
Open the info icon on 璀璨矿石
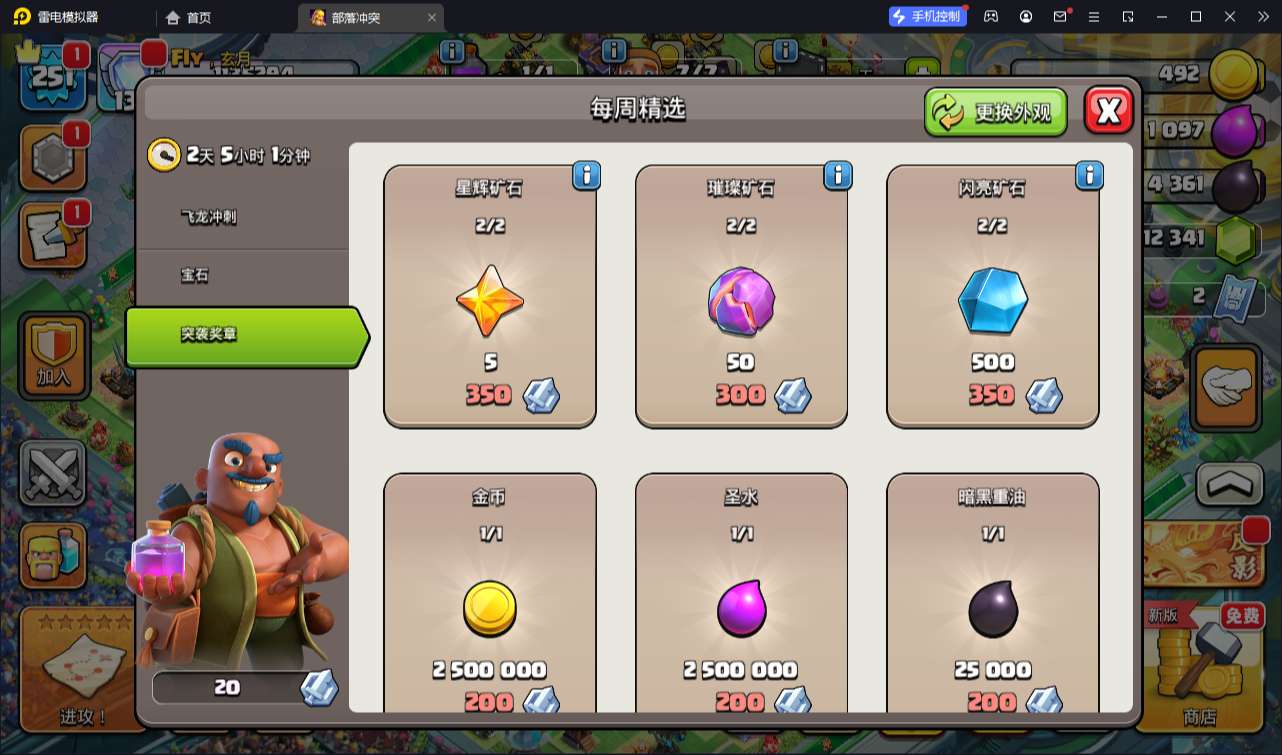point(838,176)
